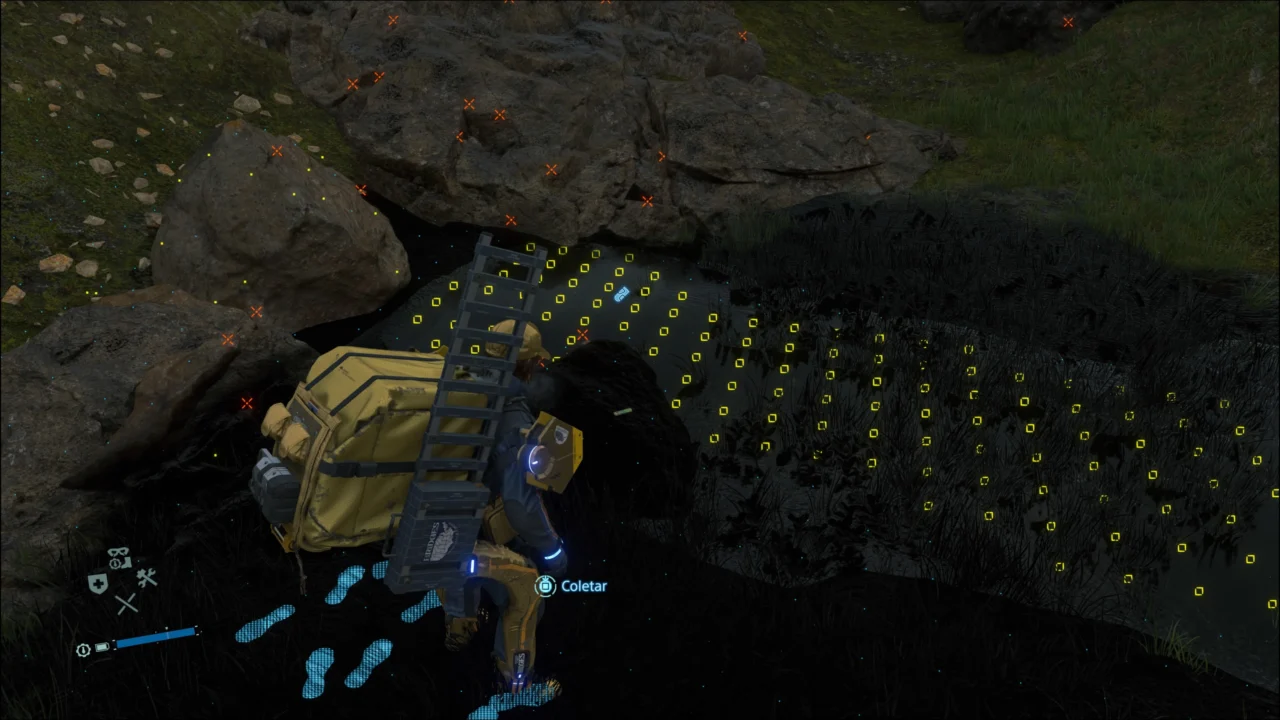Select the shield with cross medical icon

[x=97, y=581]
